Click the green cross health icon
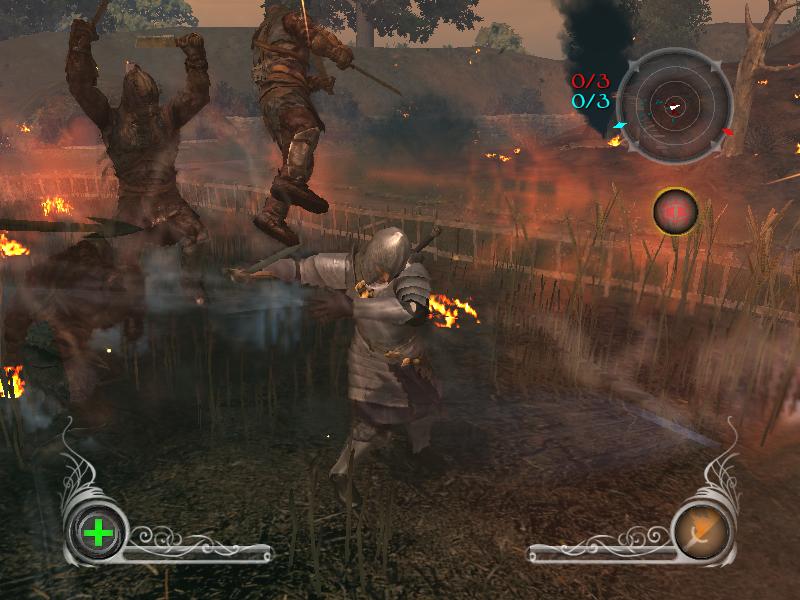800x600 pixels. 98,532
